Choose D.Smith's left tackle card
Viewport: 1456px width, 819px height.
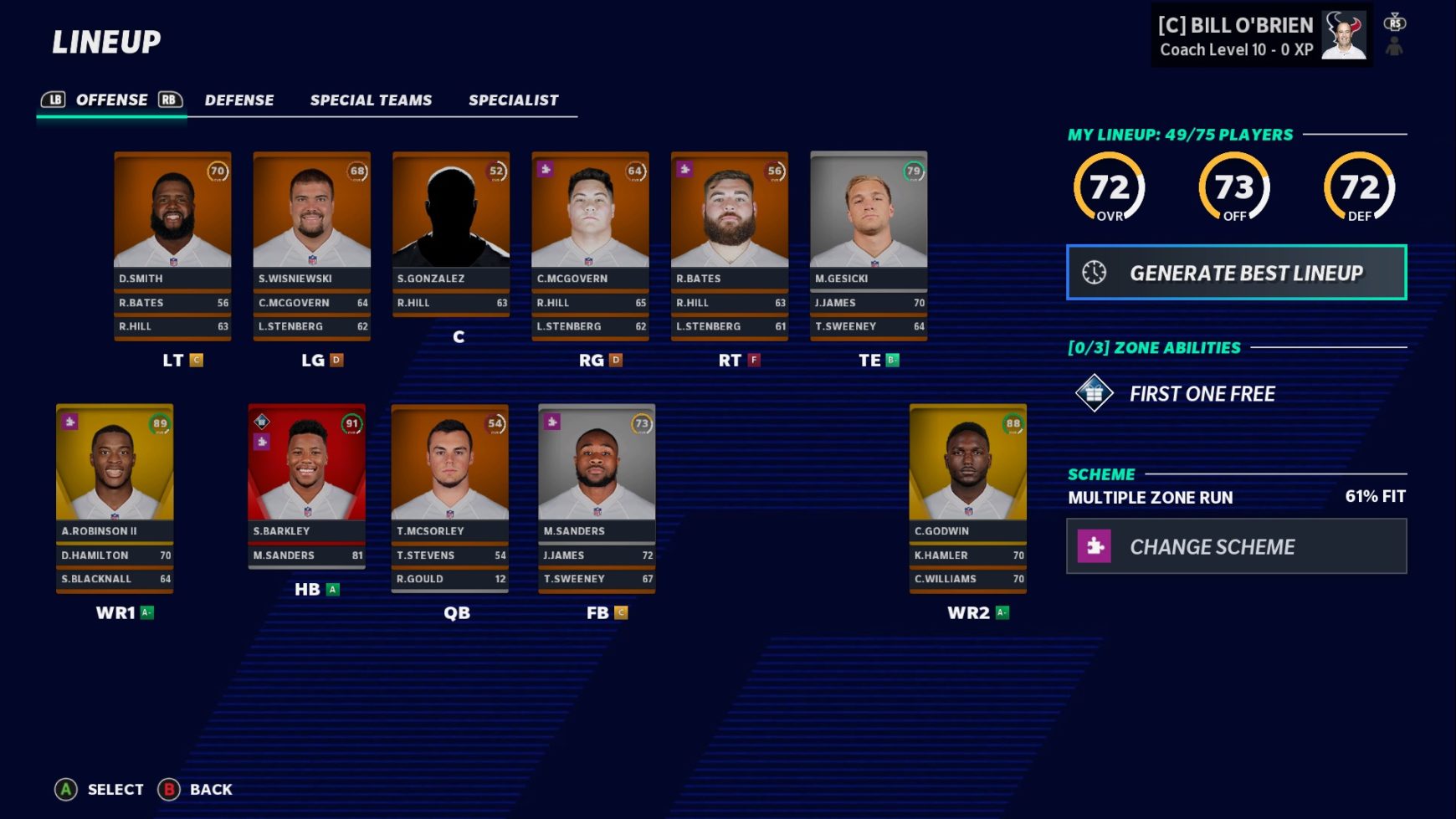tap(172, 219)
